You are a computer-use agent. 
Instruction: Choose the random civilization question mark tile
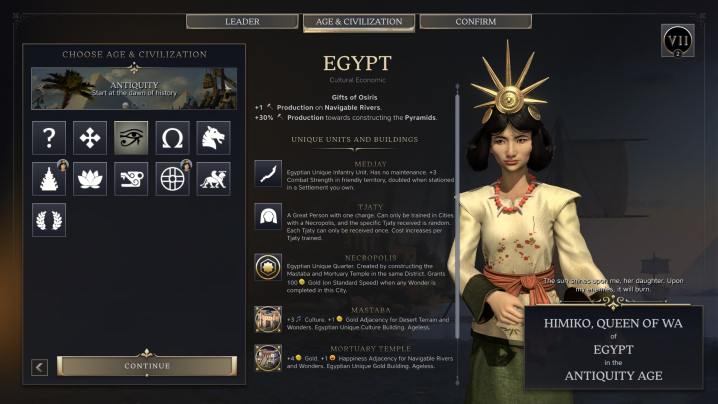pyautogui.click(x=49, y=137)
